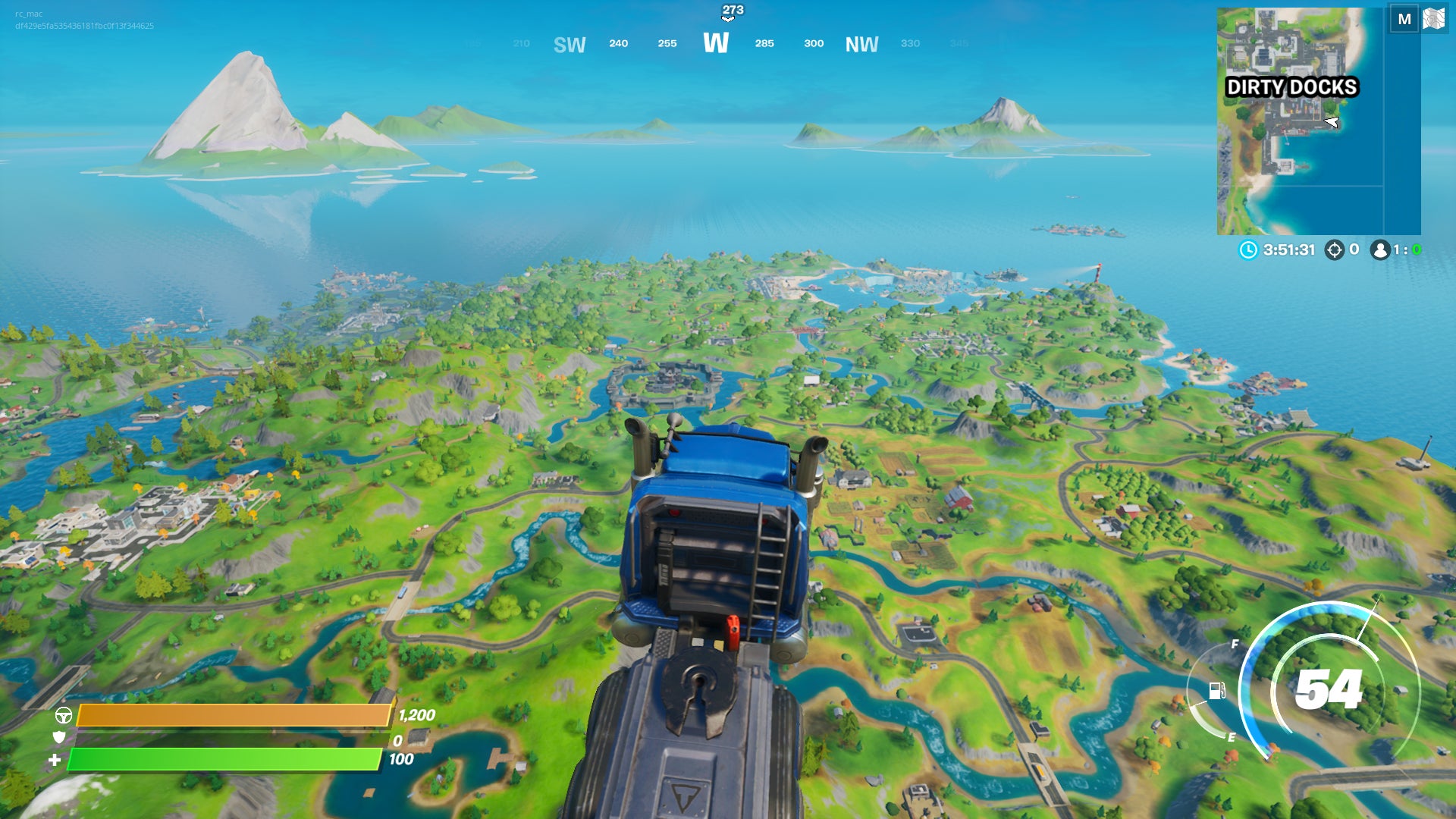Click the player count person icon

click(1380, 250)
